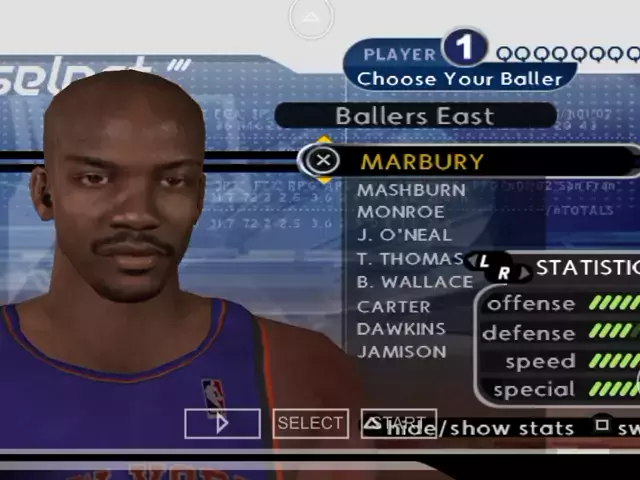The image size is (640, 480).
Task: Choose Dawkins from the roster
Action: coord(400,328)
